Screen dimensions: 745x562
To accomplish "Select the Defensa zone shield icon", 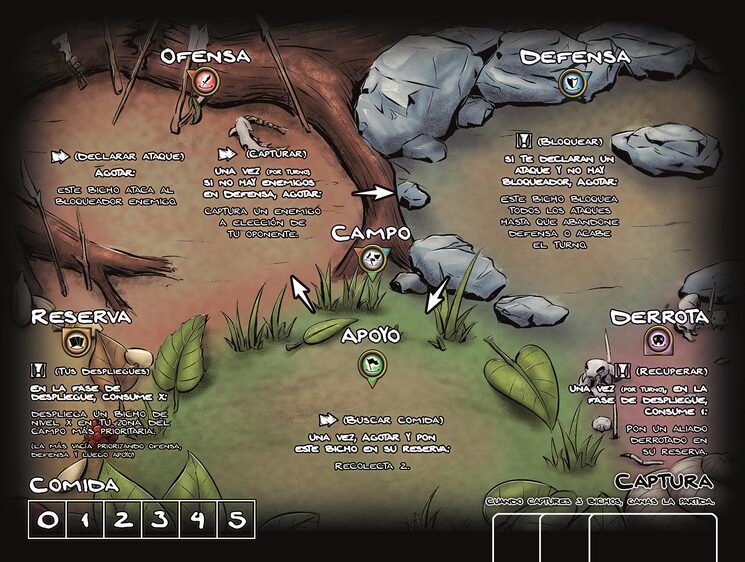I will coord(573,82).
